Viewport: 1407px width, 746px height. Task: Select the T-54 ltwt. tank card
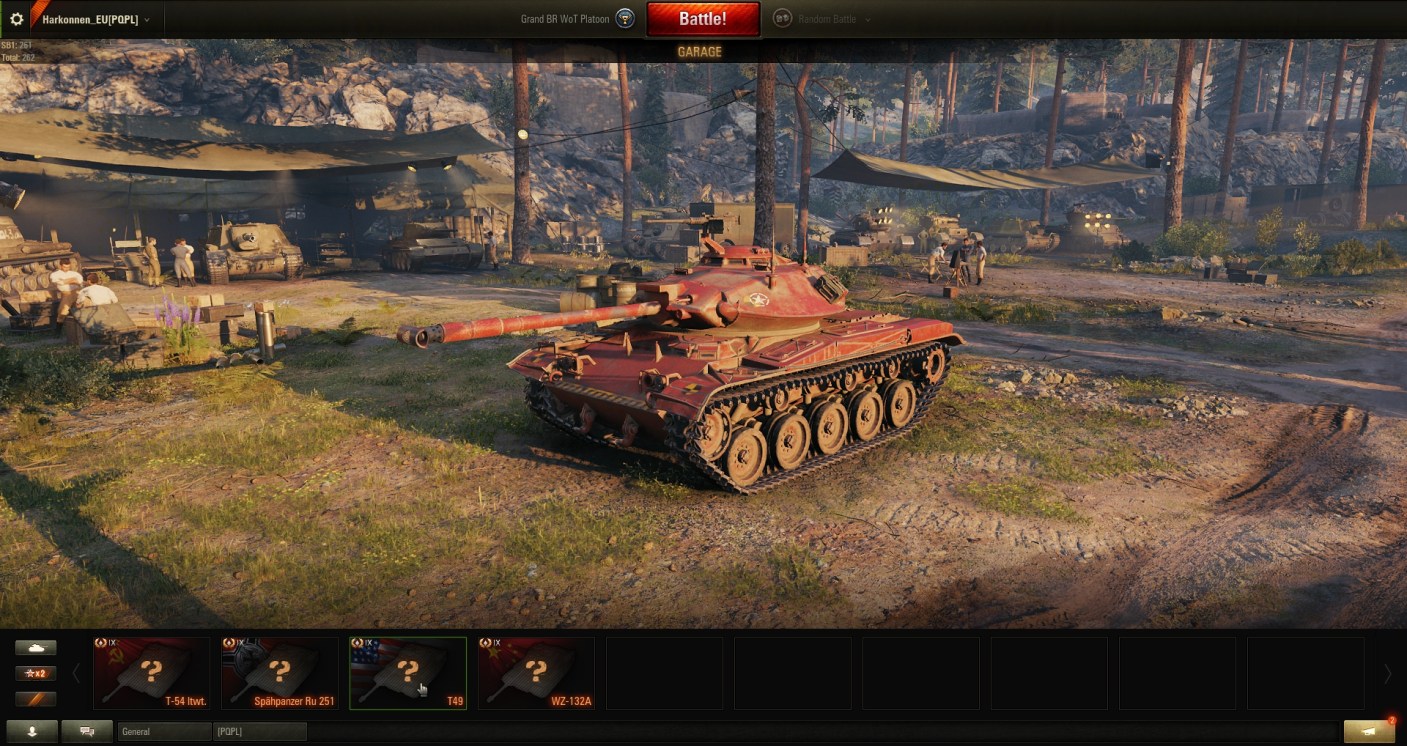(152, 673)
